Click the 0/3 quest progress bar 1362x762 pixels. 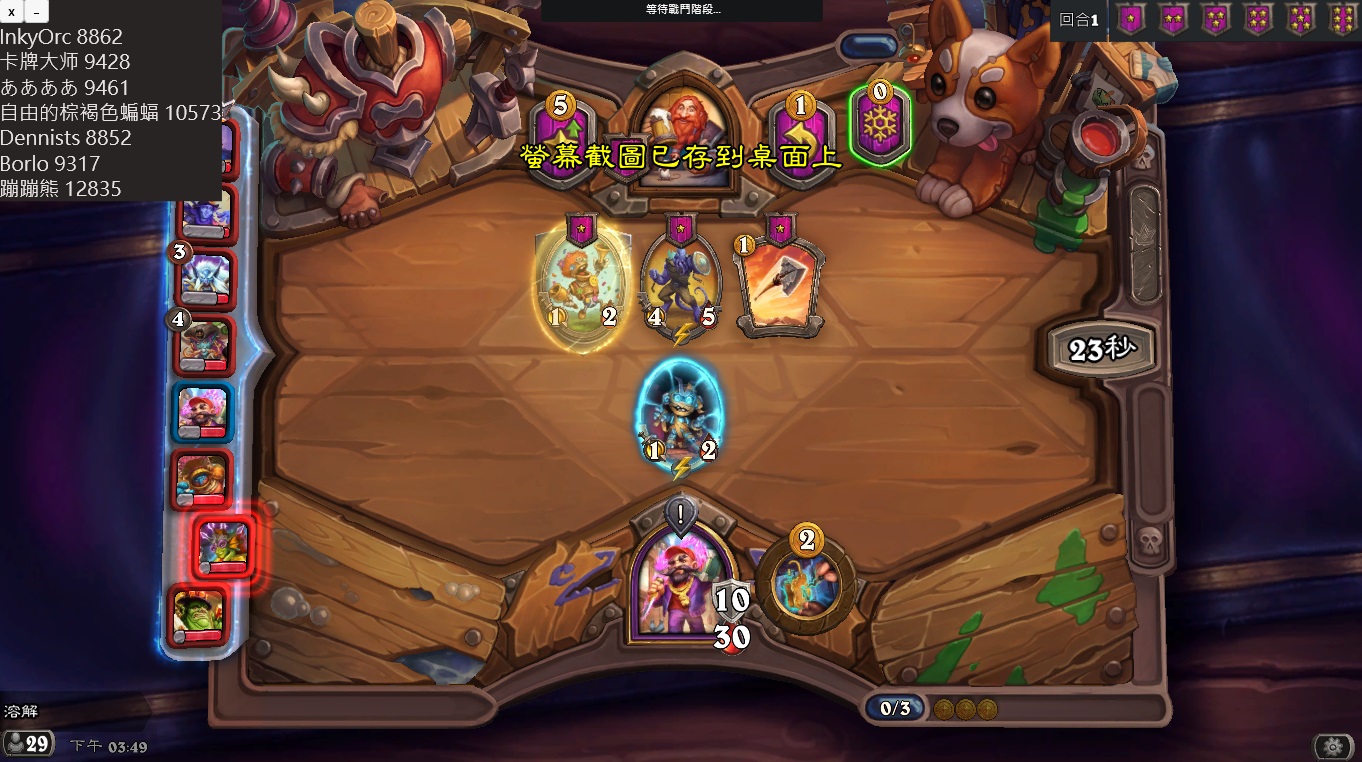point(897,706)
